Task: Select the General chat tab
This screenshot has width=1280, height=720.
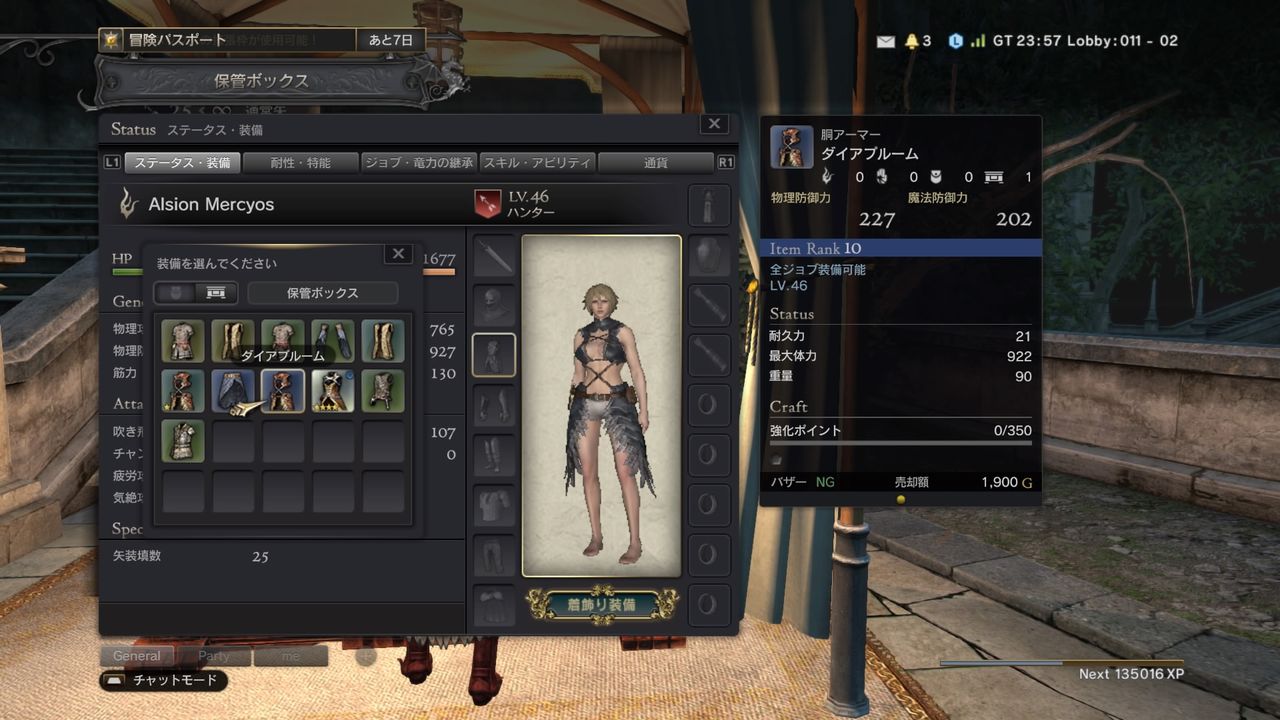Action: pyautogui.click(x=136, y=655)
